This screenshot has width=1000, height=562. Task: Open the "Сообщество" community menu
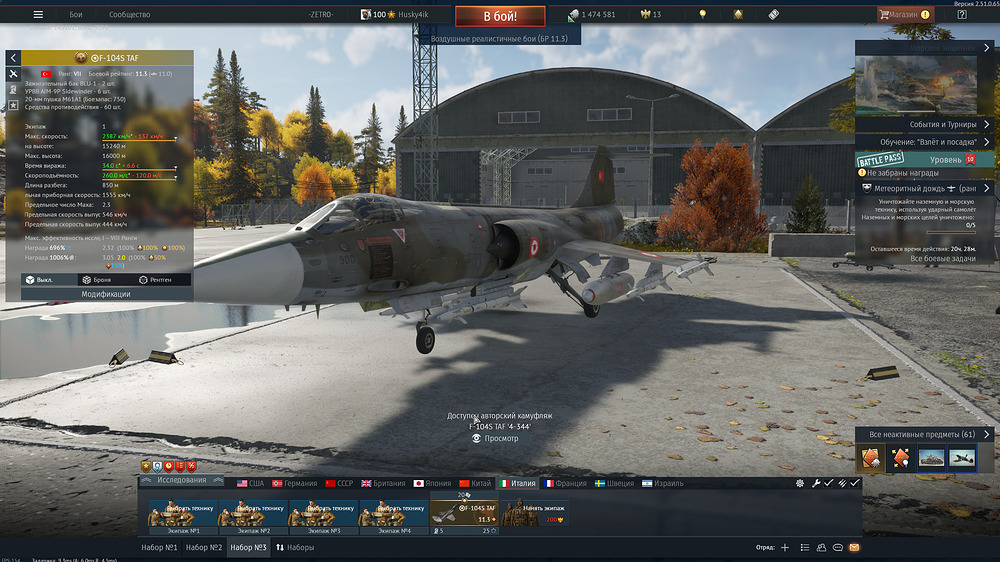(129, 15)
